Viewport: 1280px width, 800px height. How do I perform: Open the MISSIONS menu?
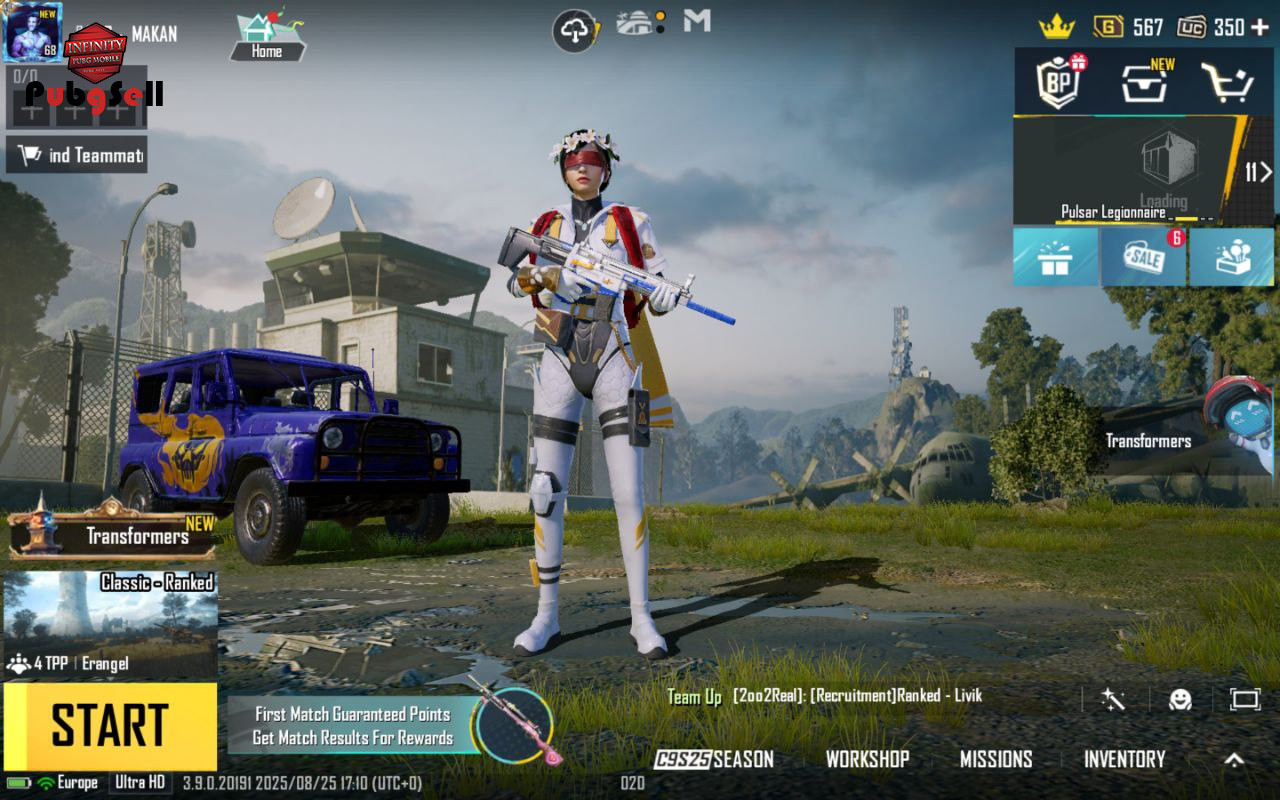click(x=996, y=759)
